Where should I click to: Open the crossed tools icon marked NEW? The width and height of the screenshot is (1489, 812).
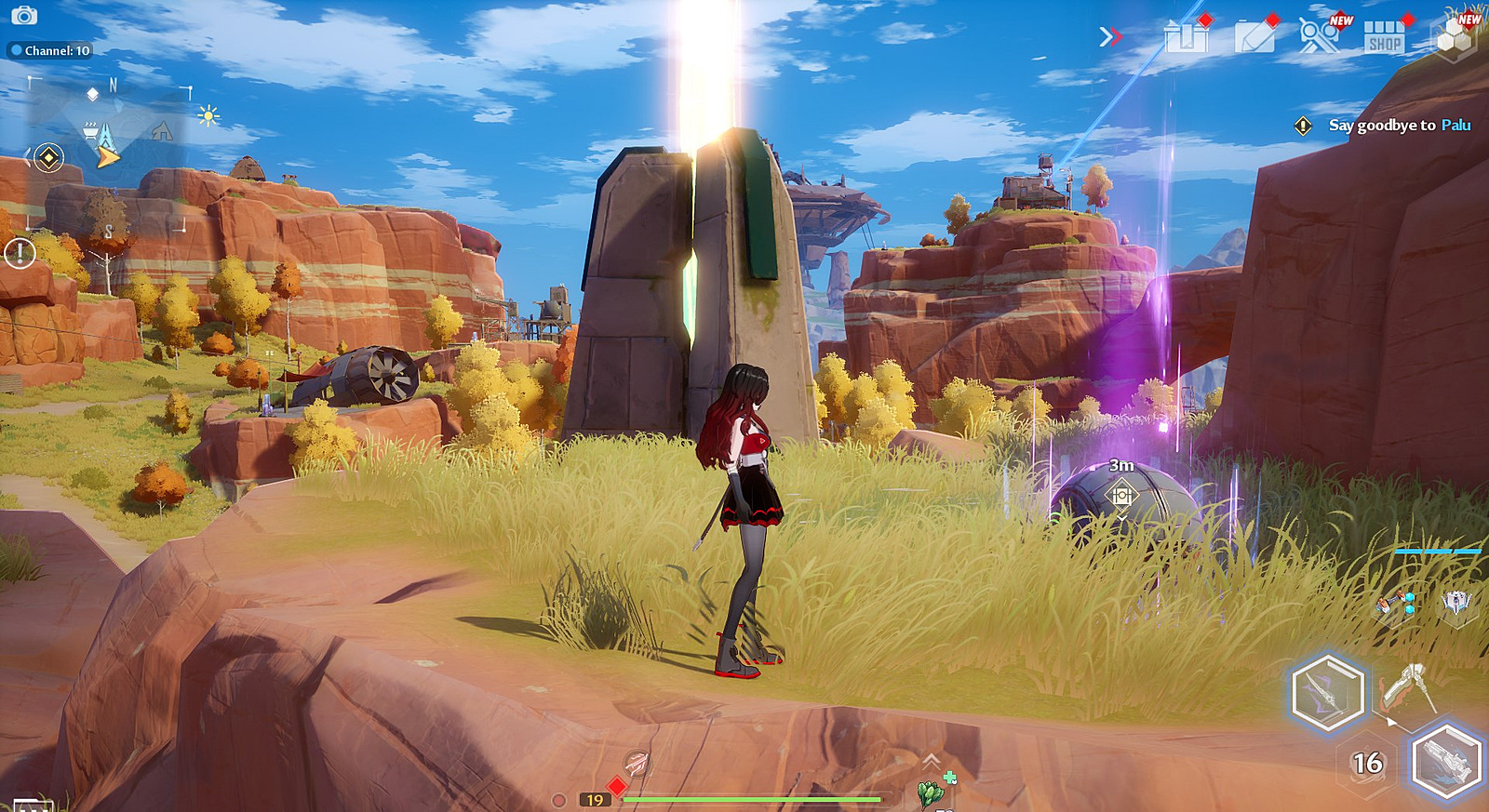[1319, 36]
